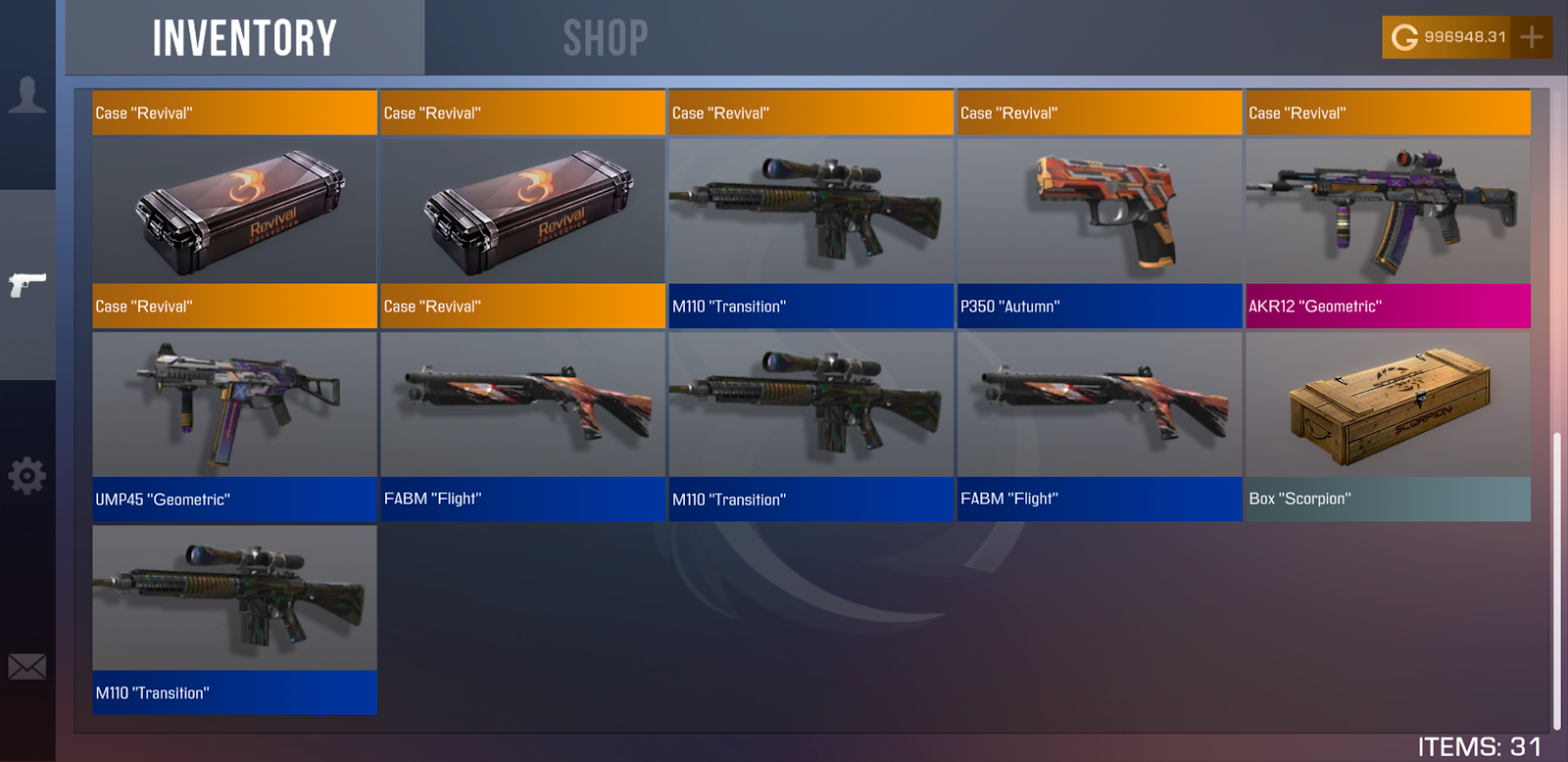Open the player profile silhouette icon
This screenshot has height=762, width=1568.
(x=27, y=95)
